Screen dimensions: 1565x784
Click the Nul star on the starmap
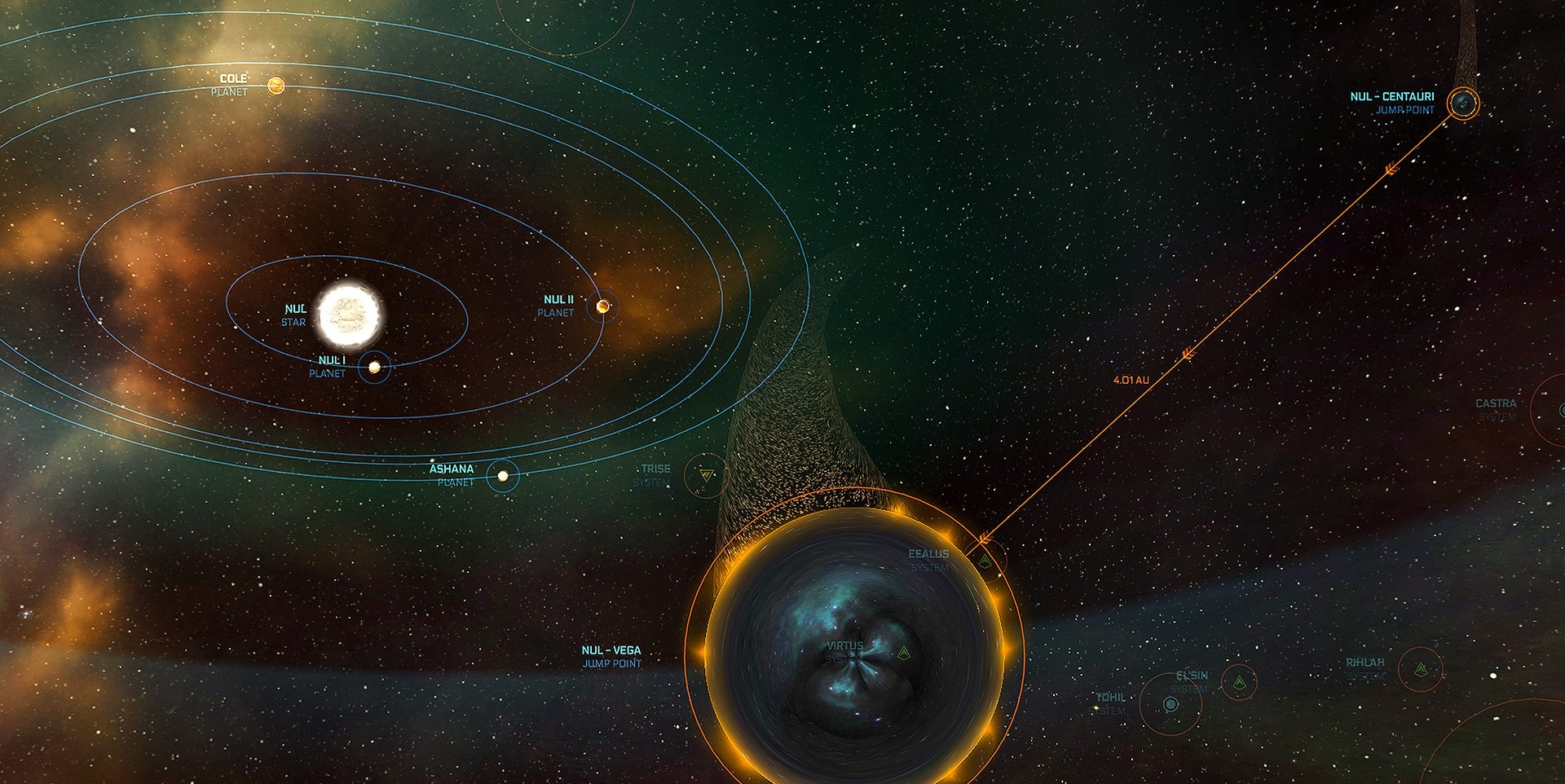tap(350, 315)
